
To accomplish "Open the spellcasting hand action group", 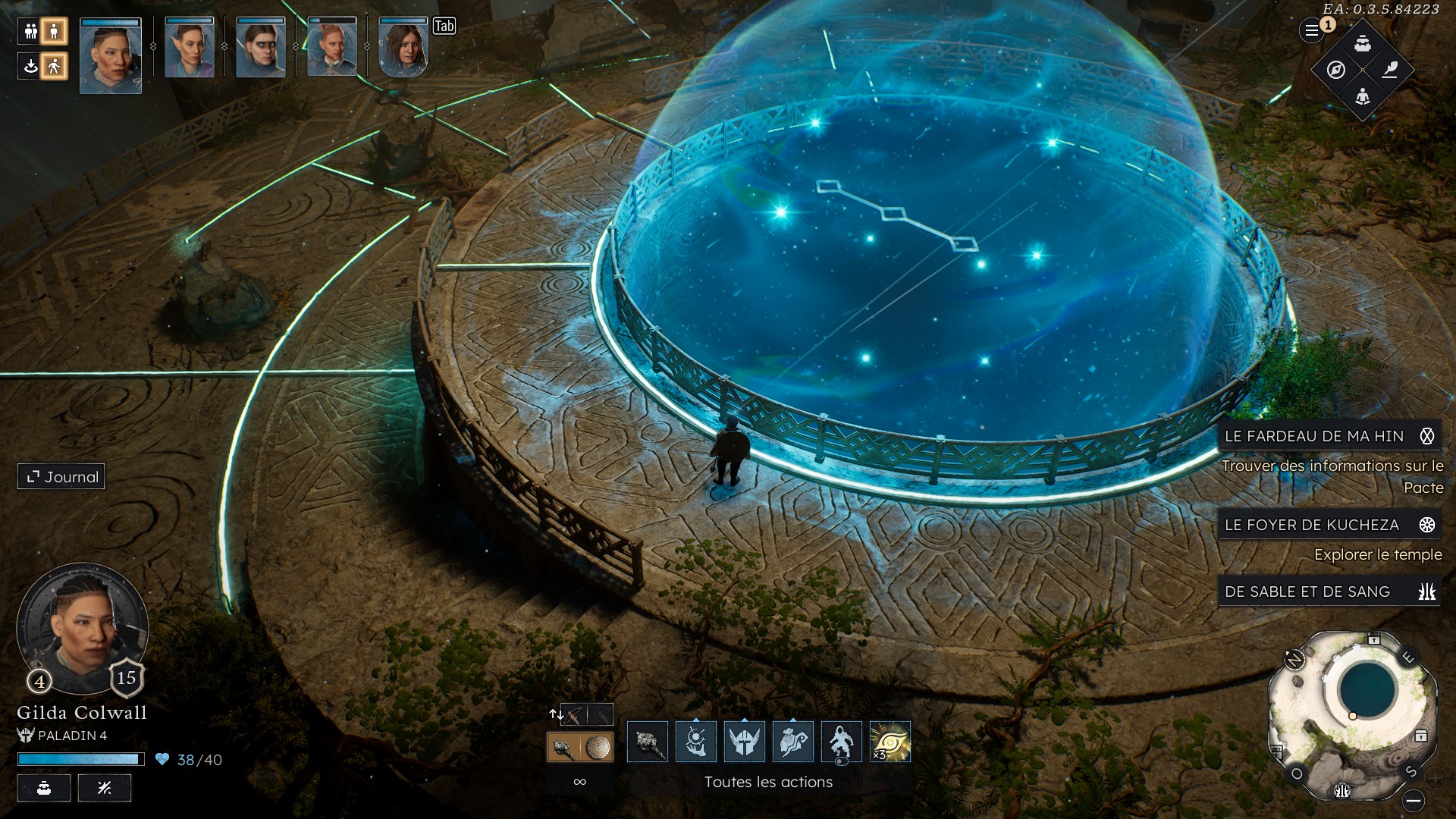I will point(696,742).
